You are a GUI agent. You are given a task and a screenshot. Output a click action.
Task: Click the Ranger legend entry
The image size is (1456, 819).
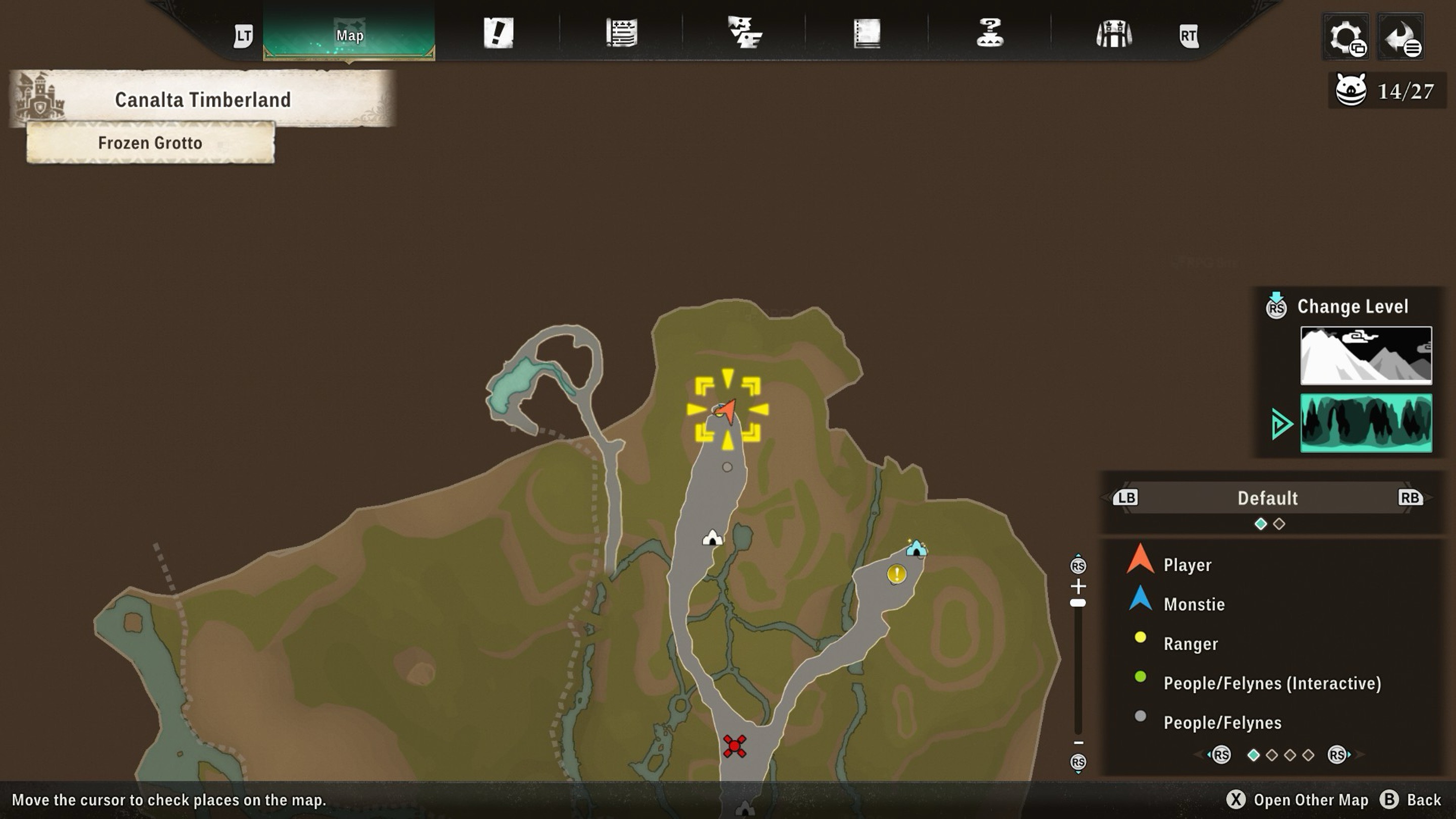click(1191, 644)
